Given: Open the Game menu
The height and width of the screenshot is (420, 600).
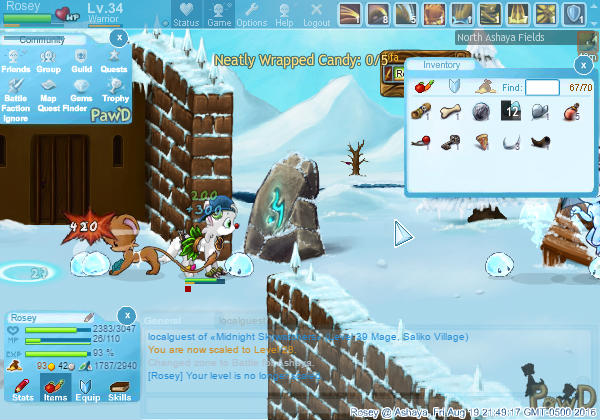Looking at the screenshot, I should (219, 14).
